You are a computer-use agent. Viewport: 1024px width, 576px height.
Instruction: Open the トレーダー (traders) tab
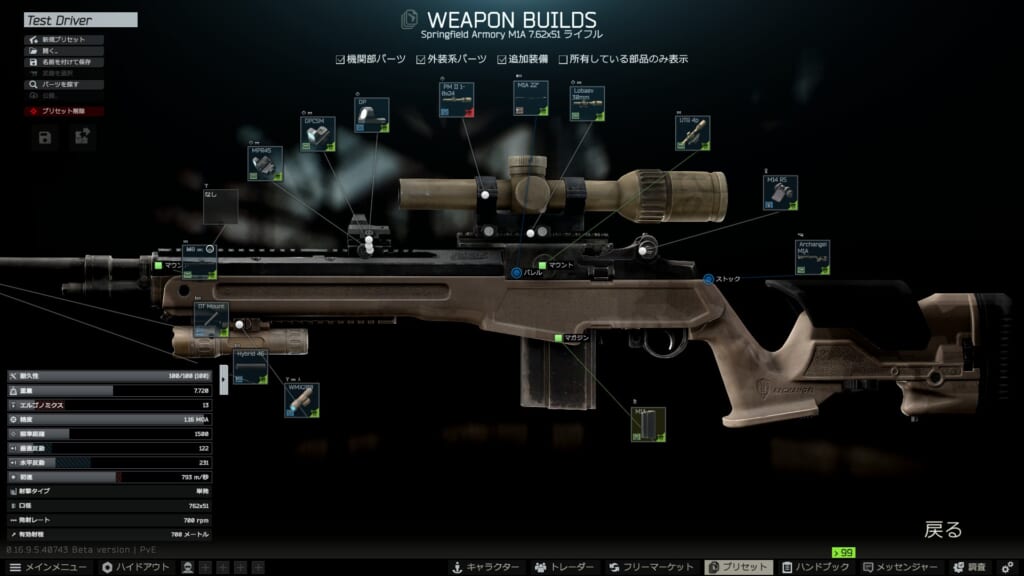coord(565,567)
